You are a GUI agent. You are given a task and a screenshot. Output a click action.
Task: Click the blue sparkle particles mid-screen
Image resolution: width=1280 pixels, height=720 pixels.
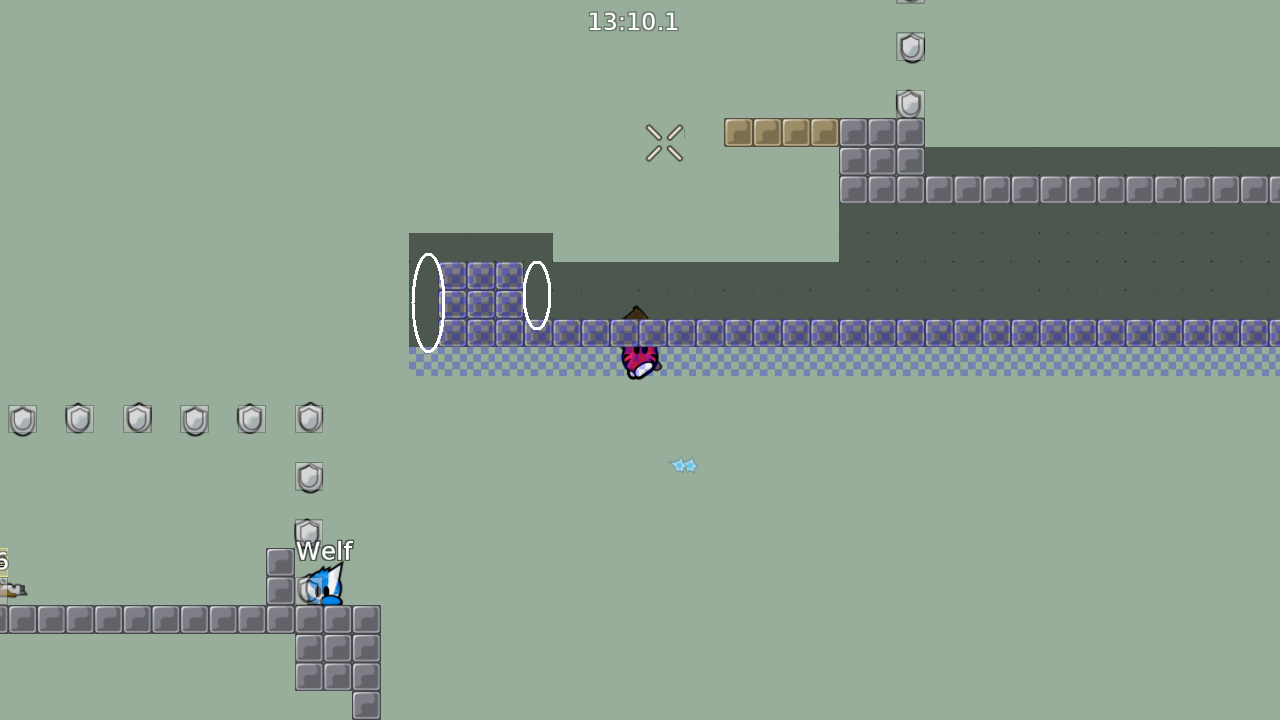(x=683, y=464)
